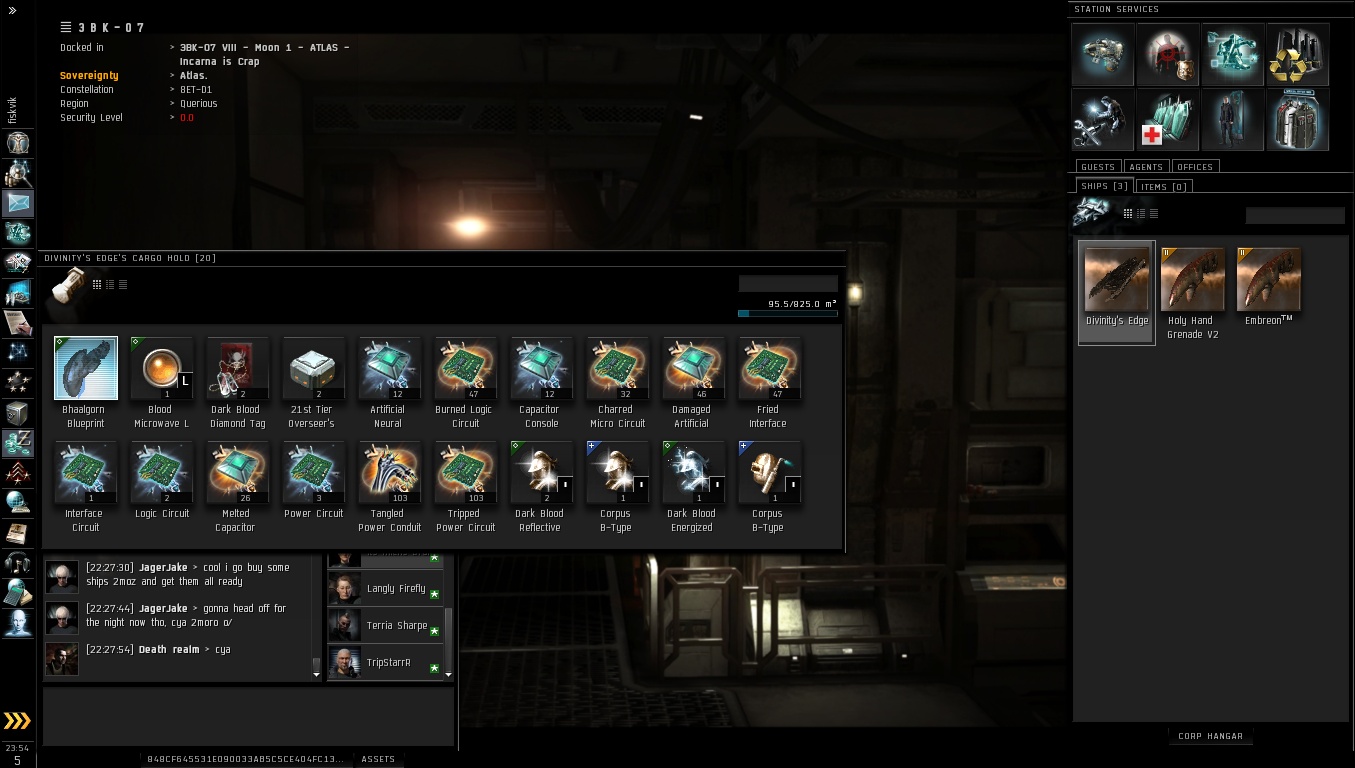Open the Offices tab
Viewport: 1355px width, 768px height.
[1195, 167]
